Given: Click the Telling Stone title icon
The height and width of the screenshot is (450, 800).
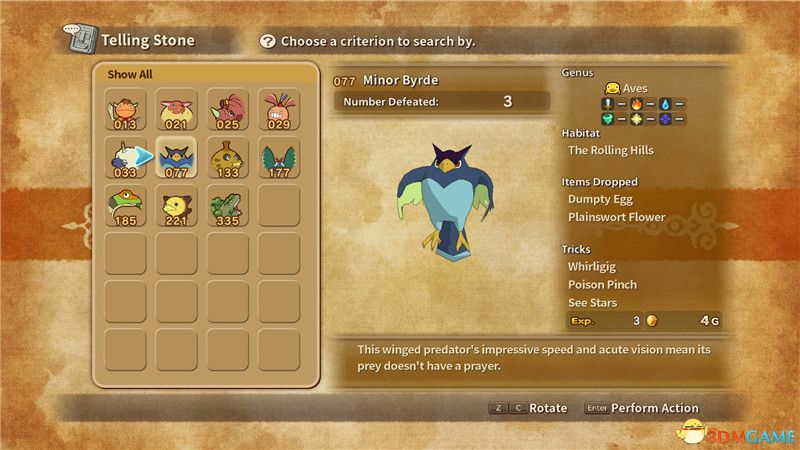Looking at the screenshot, I should pyautogui.click(x=79, y=41).
